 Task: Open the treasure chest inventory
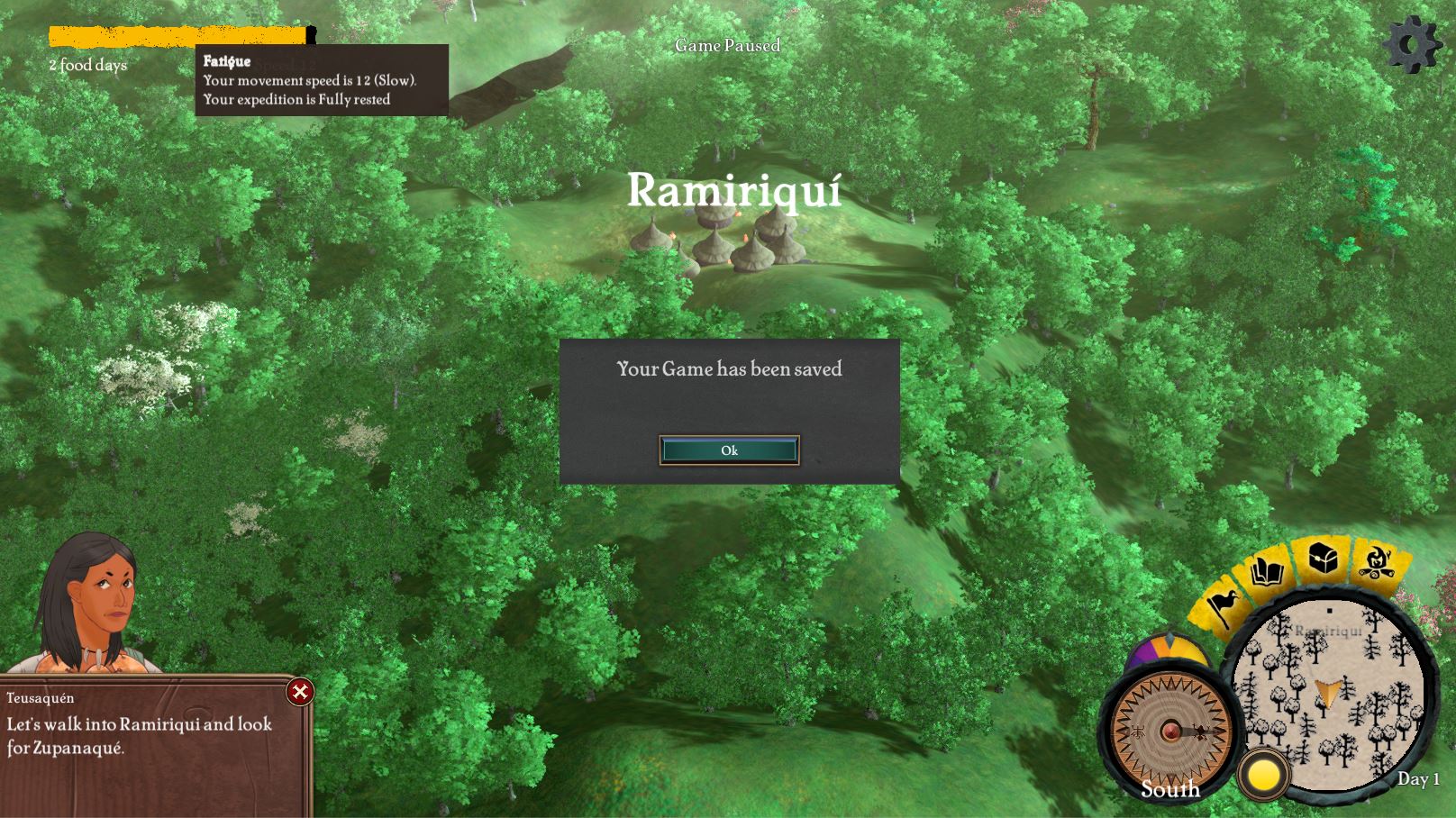click(x=1322, y=559)
